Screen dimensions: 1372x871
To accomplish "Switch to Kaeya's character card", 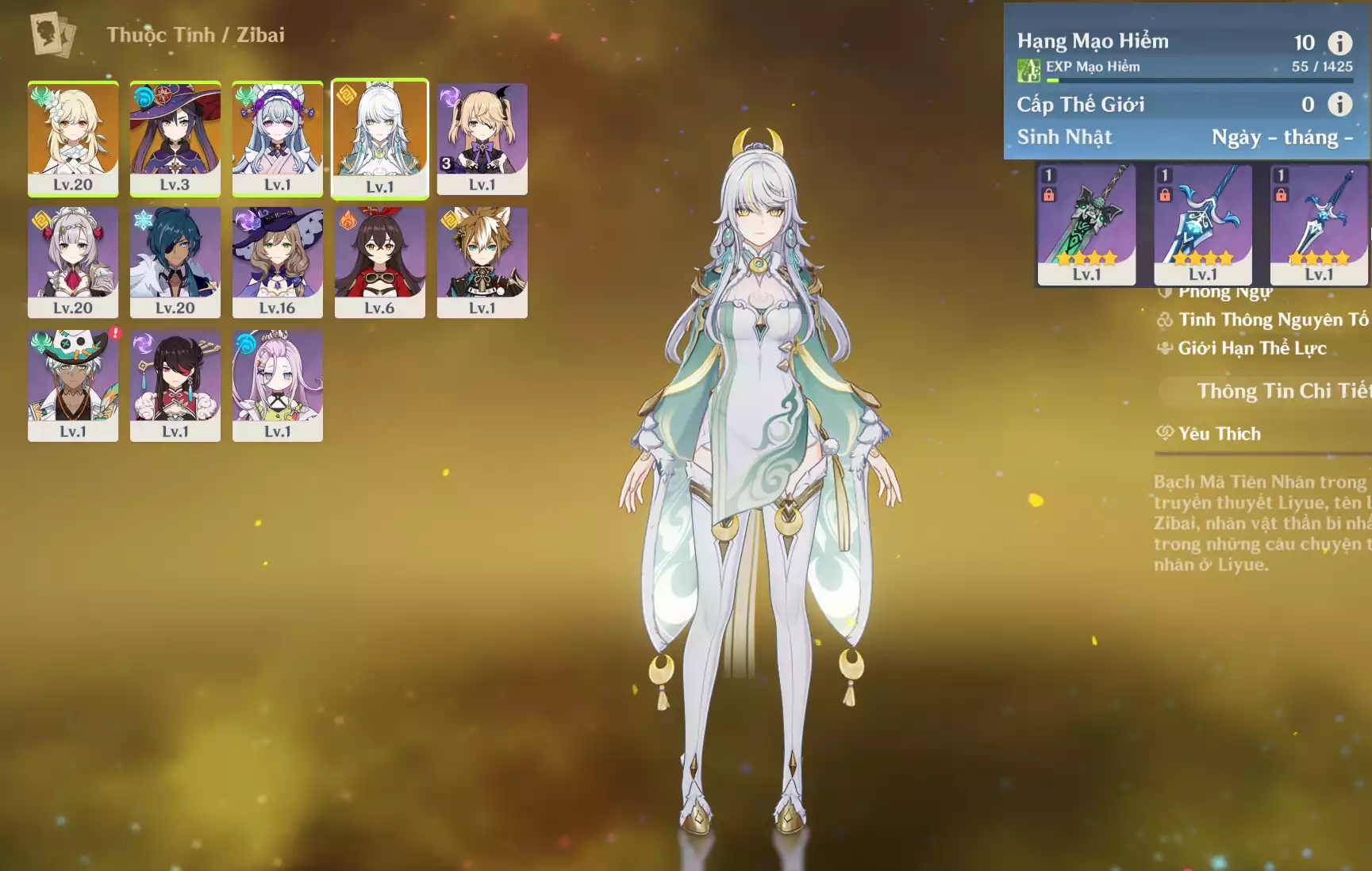I will 175,262.
